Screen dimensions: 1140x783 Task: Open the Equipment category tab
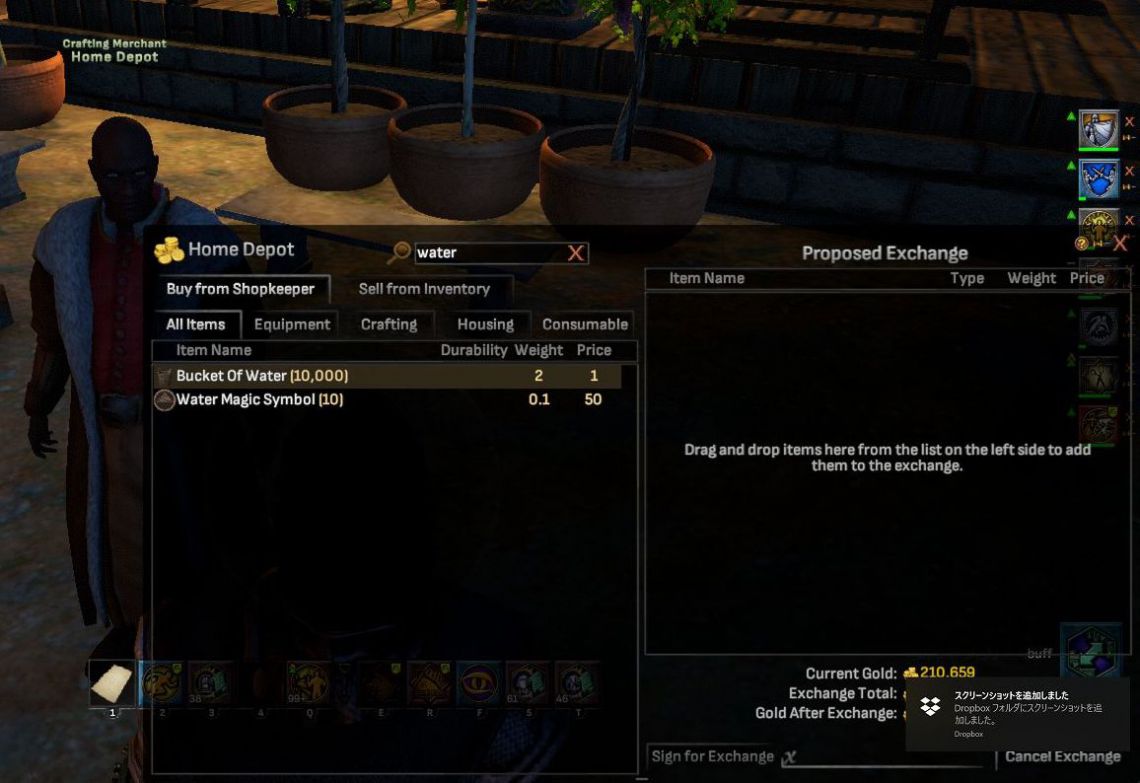point(292,324)
